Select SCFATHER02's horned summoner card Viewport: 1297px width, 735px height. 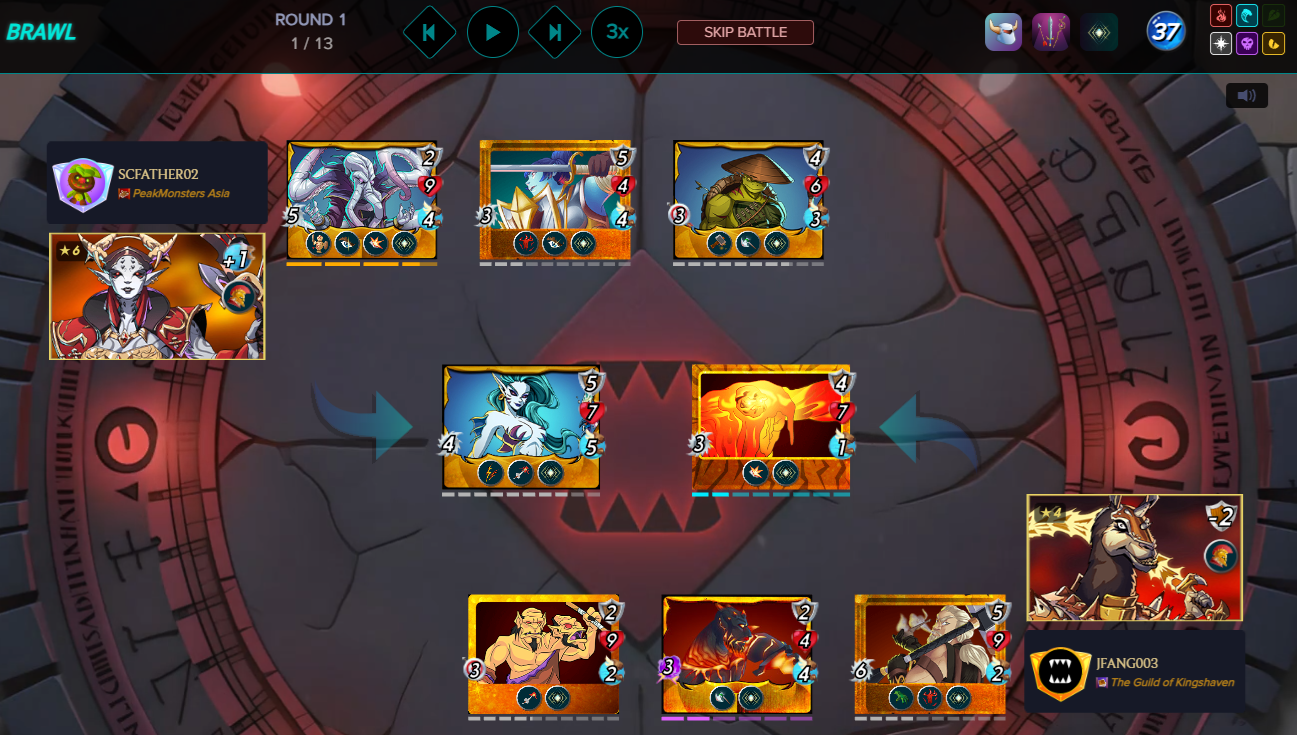(157, 296)
